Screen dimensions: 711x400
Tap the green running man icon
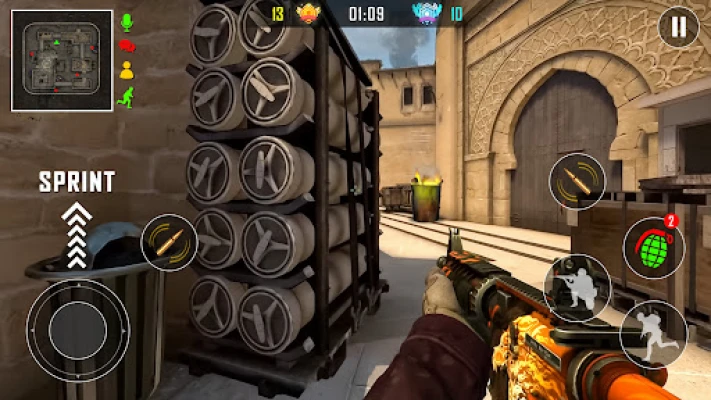coord(127,96)
